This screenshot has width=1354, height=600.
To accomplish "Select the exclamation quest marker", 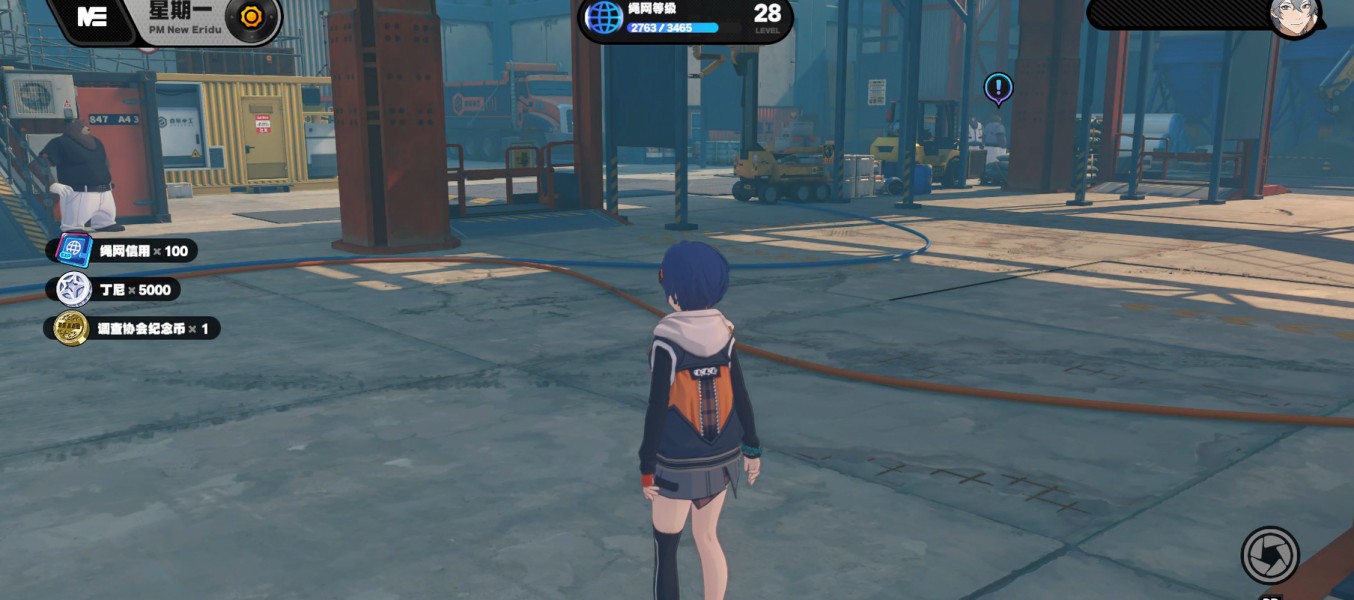I will click(998, 88).
